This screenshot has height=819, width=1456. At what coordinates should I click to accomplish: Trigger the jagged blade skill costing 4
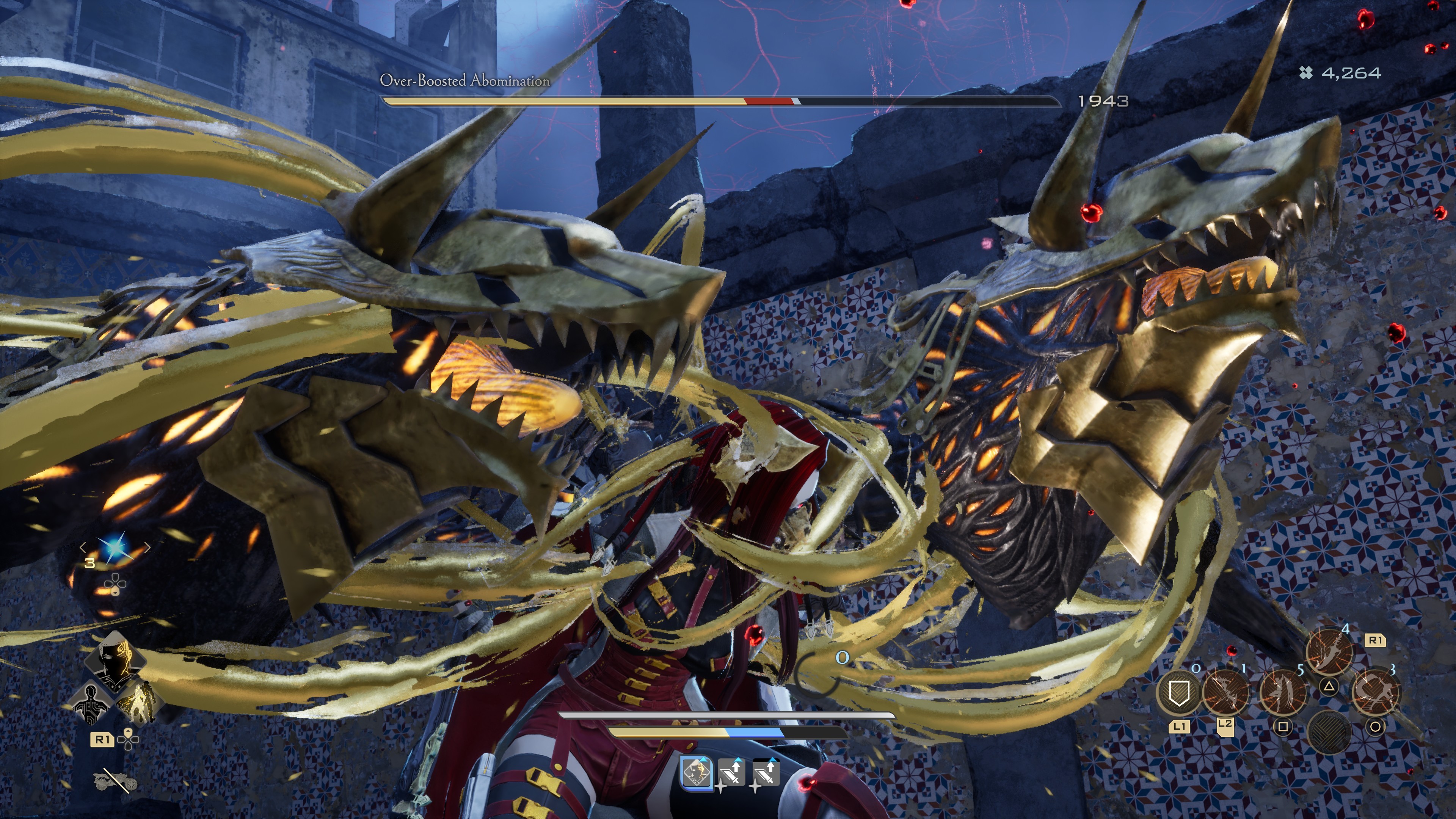click(x=1329, y=650)
